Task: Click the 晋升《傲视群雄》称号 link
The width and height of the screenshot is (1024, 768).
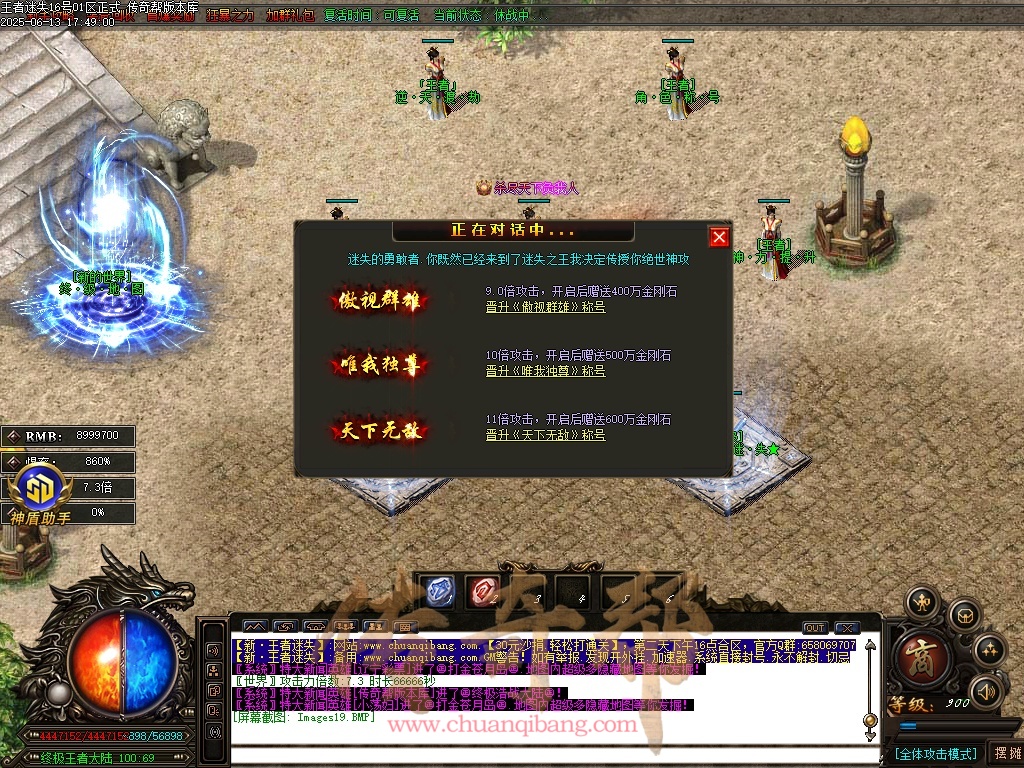Action: click(545, 307)
